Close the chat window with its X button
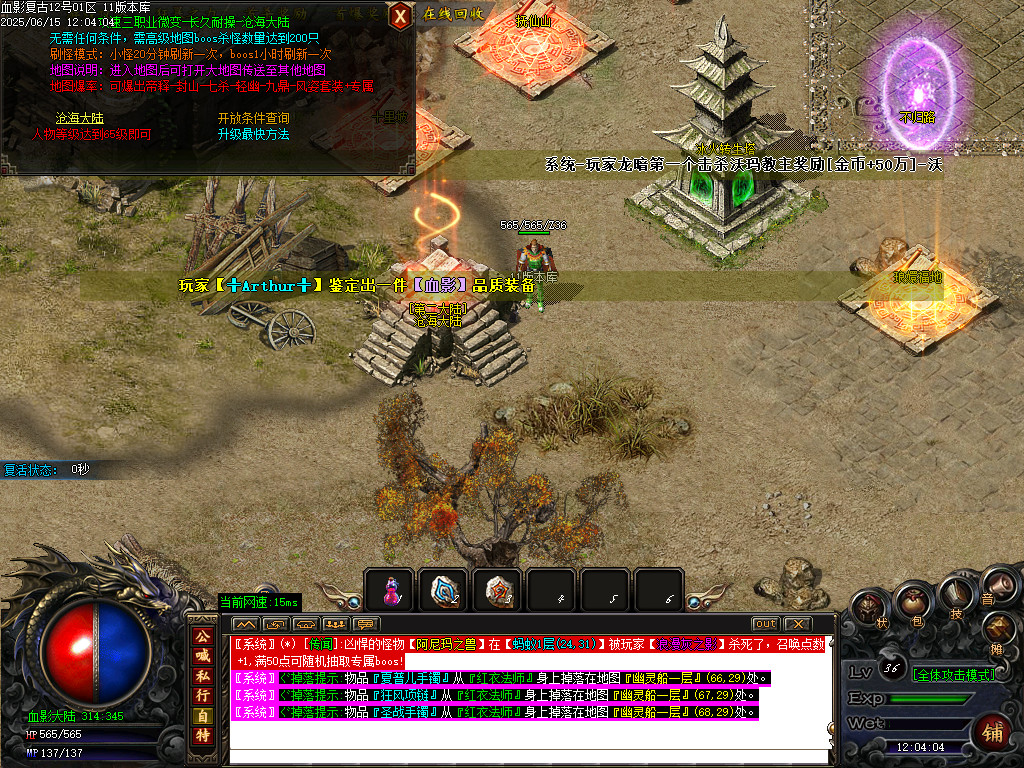The width and height of the screenshot is (1024, 768). click(x=797, y=624)
